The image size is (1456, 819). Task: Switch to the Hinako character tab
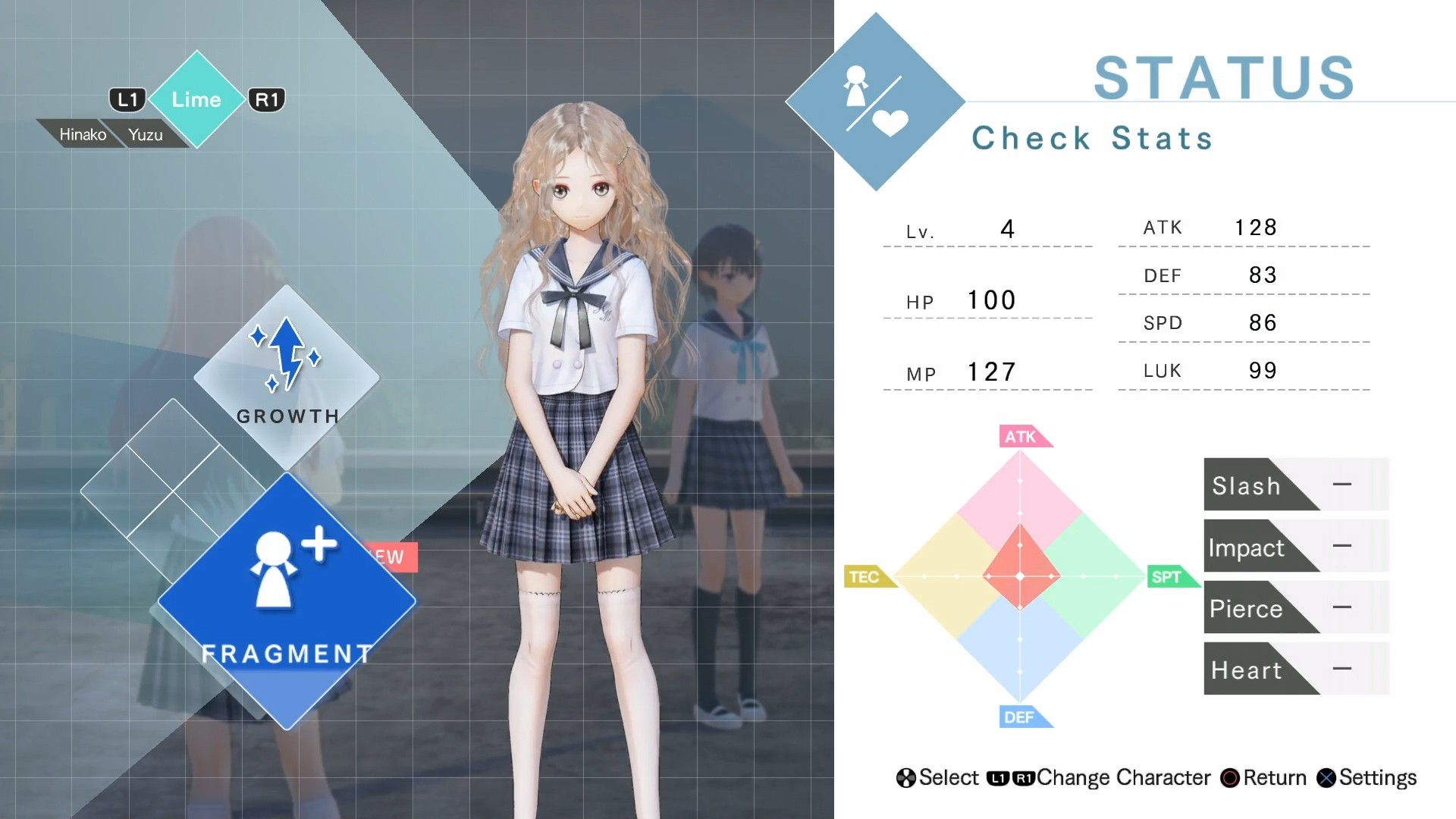coord(82,134)
